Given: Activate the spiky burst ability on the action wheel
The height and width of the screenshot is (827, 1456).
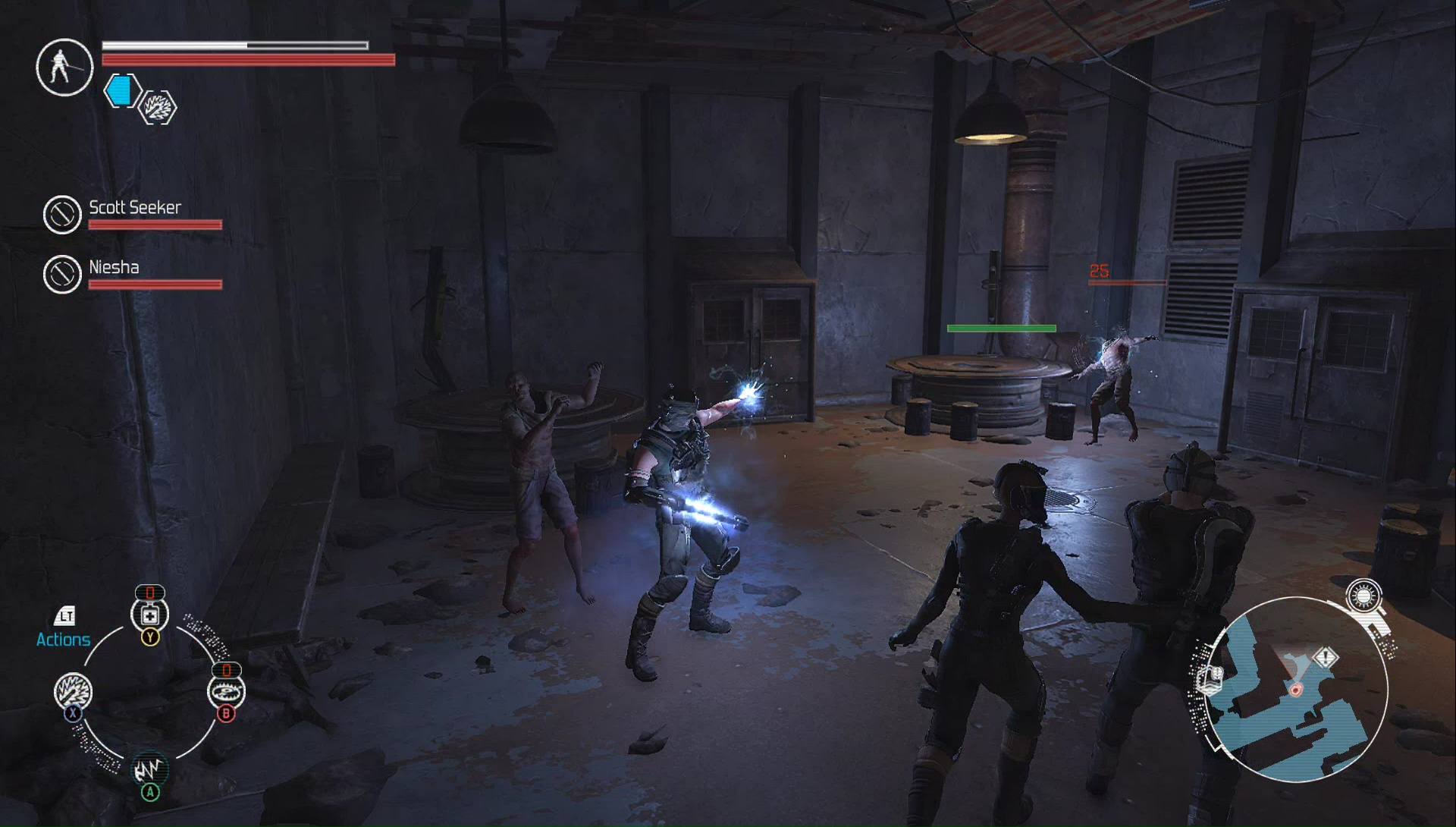Looking at the screenshot, I should coord(73,691).
